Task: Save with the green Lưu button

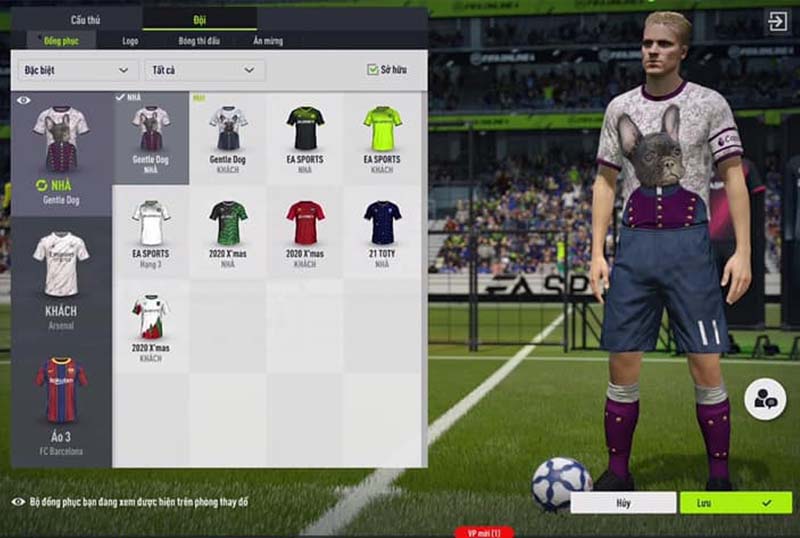Action: (x=735, y=502)
